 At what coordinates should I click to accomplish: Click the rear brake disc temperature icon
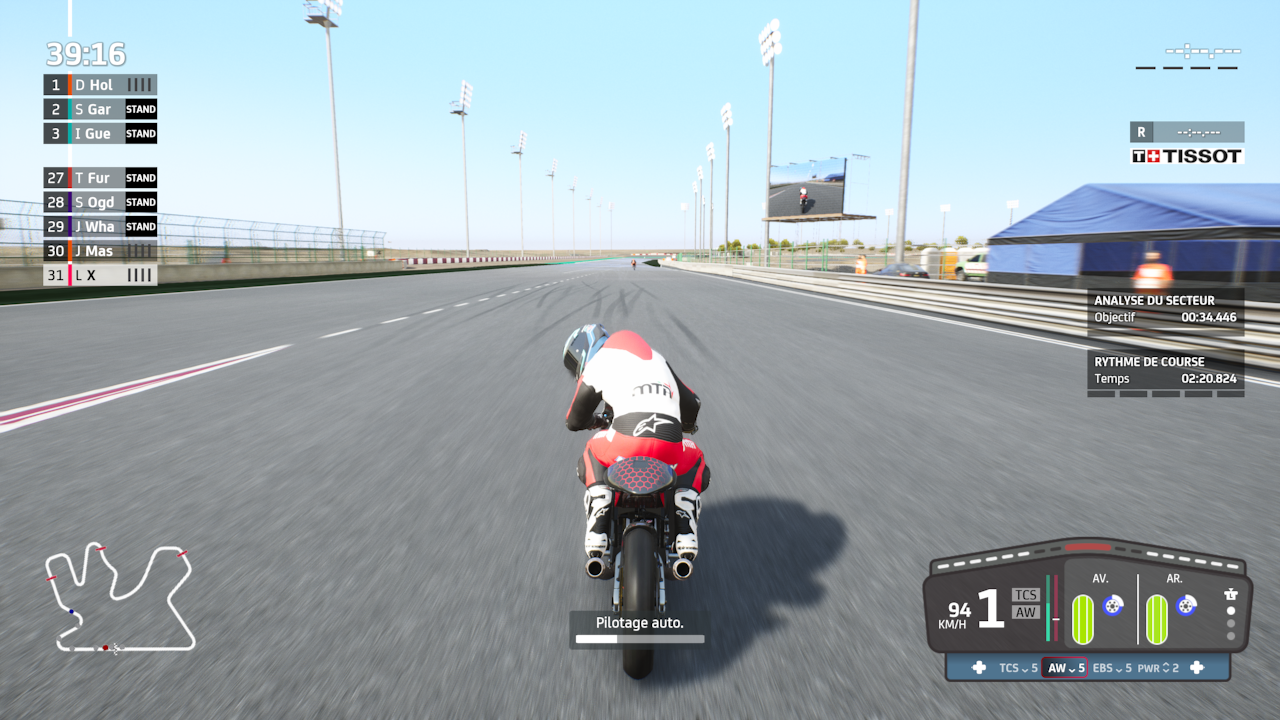(1186, 605)
